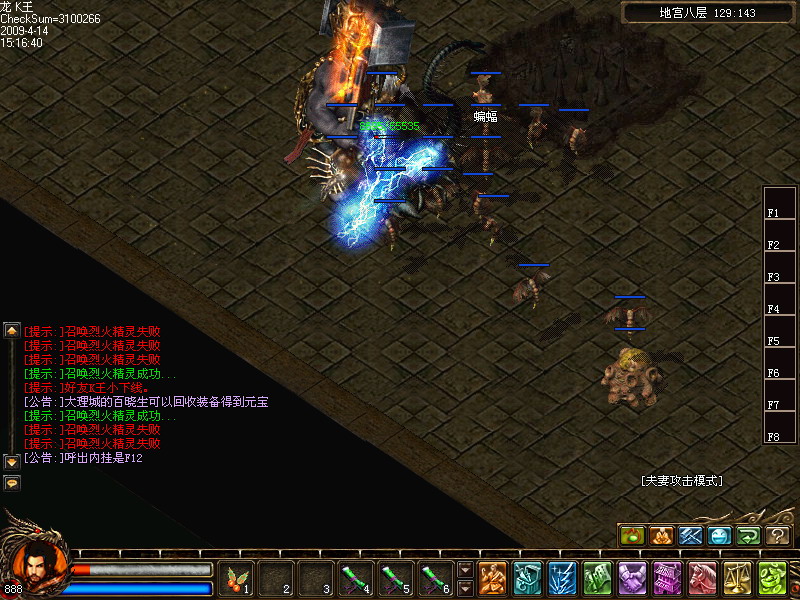This screenshot has height=600, width=800.
Task: Use the green scroll in hotbar slot 4
Action: coord(357,578)
